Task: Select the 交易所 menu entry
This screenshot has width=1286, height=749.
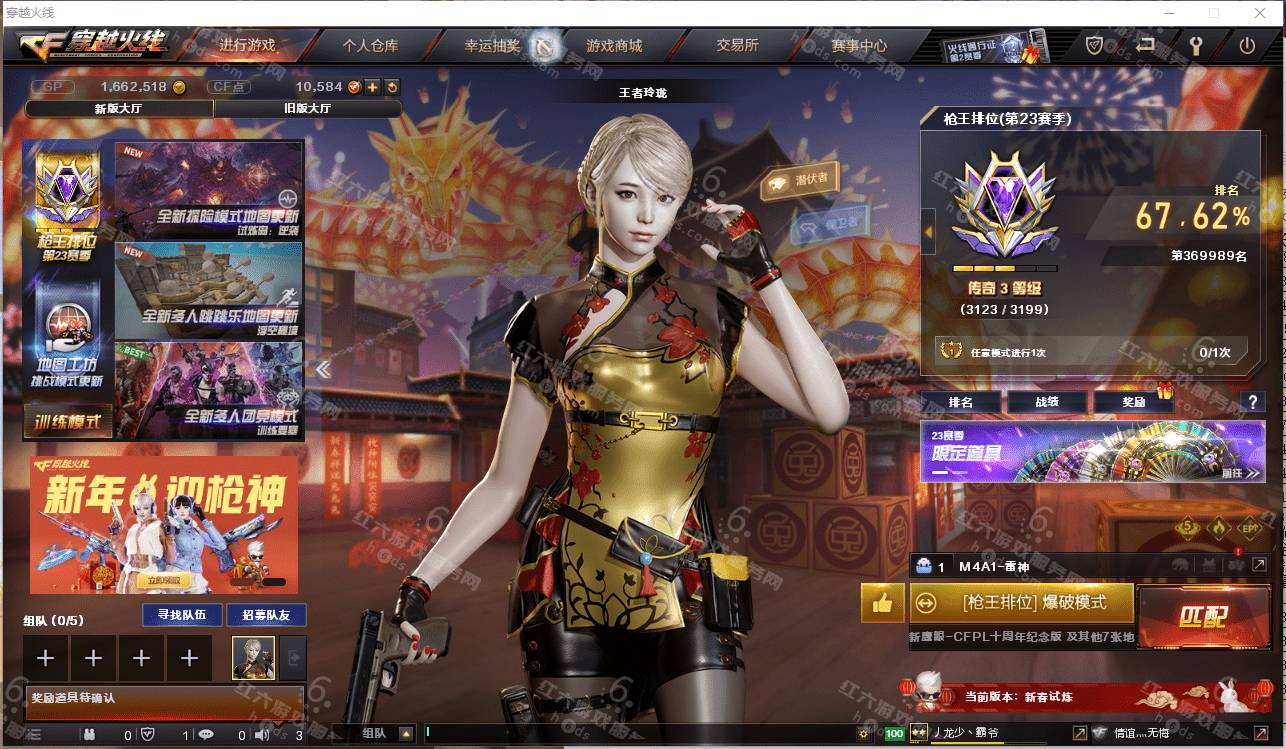Action: pos(737,46)
